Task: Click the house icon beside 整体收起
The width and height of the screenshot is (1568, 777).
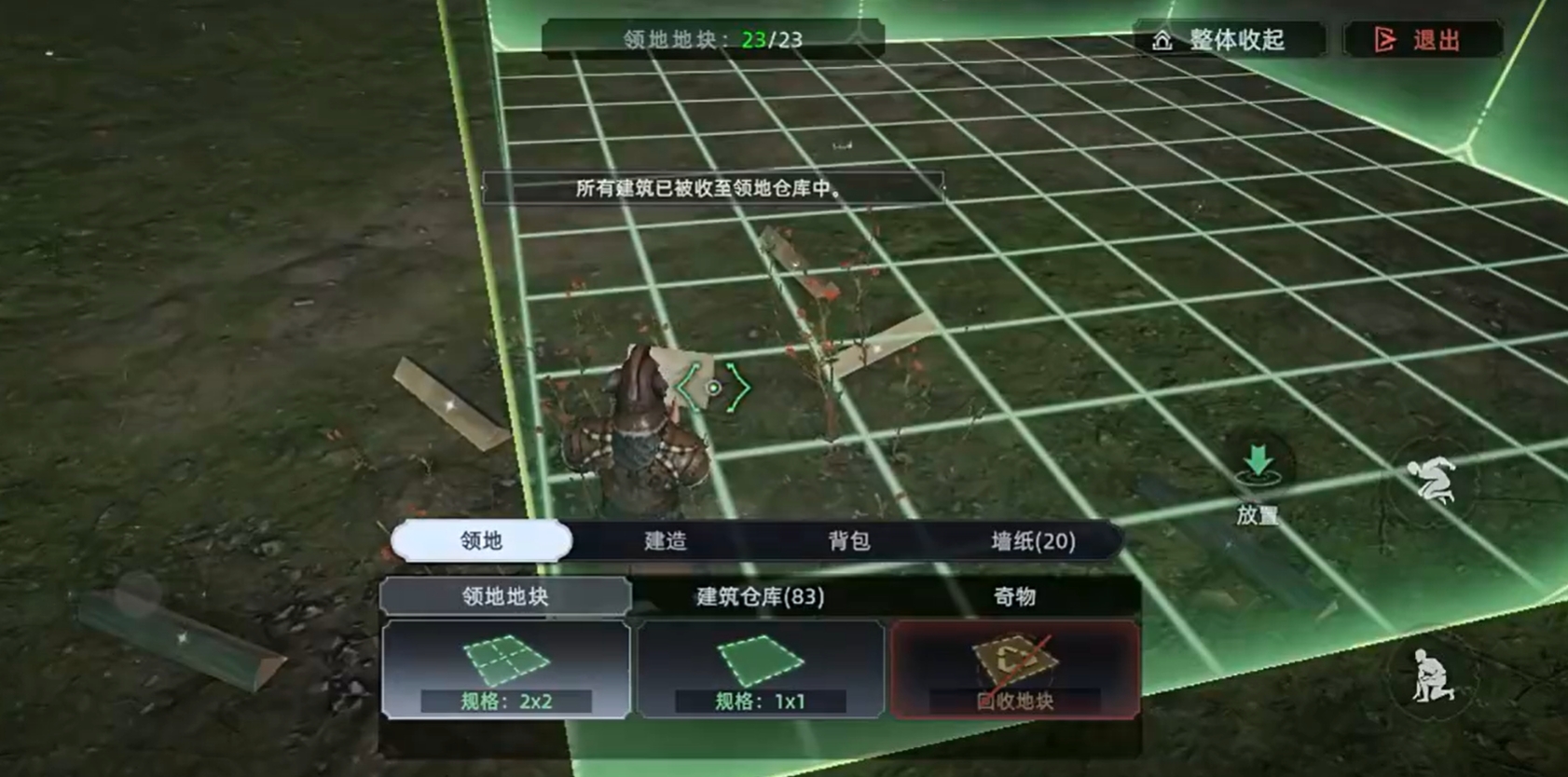Action: (x=1162, y=39)
